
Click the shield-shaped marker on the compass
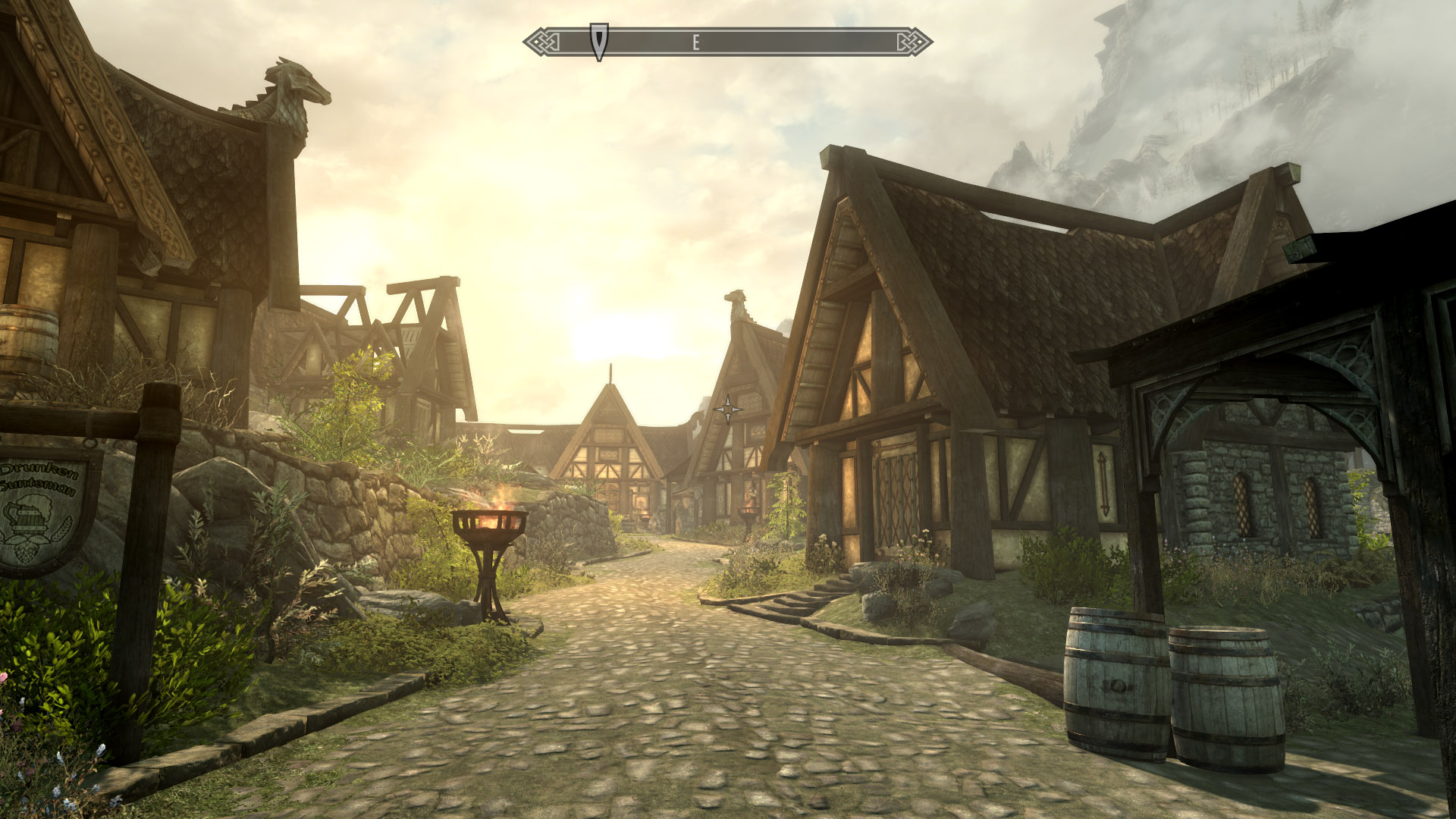[x=599, y=41]
